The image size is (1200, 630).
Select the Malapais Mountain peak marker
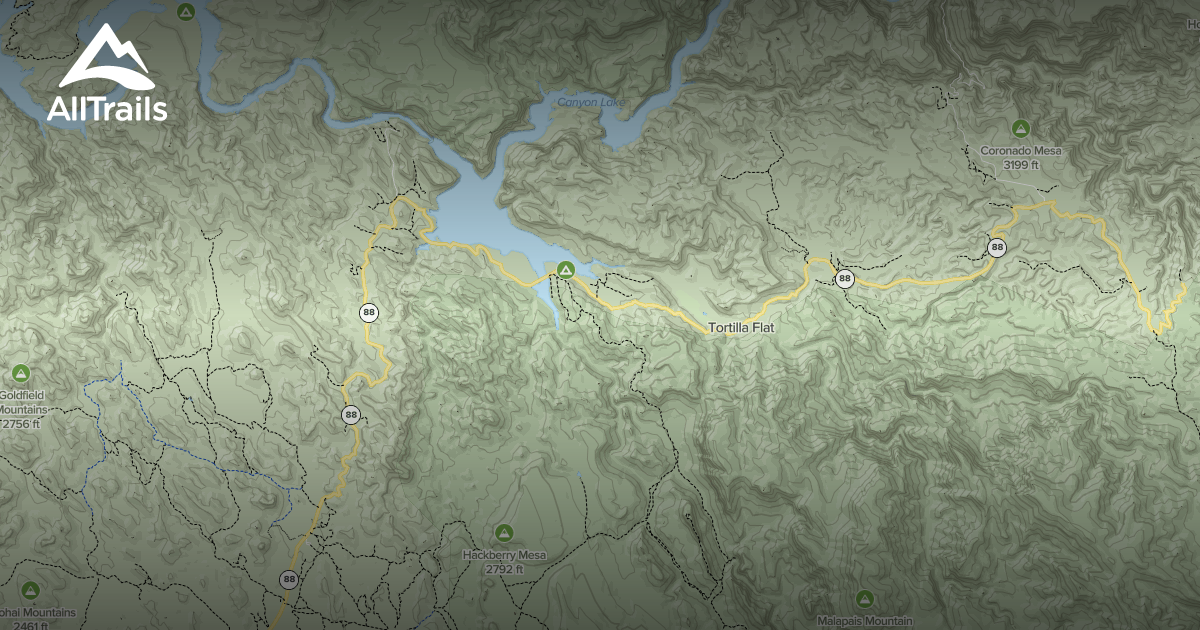(864, 598)
